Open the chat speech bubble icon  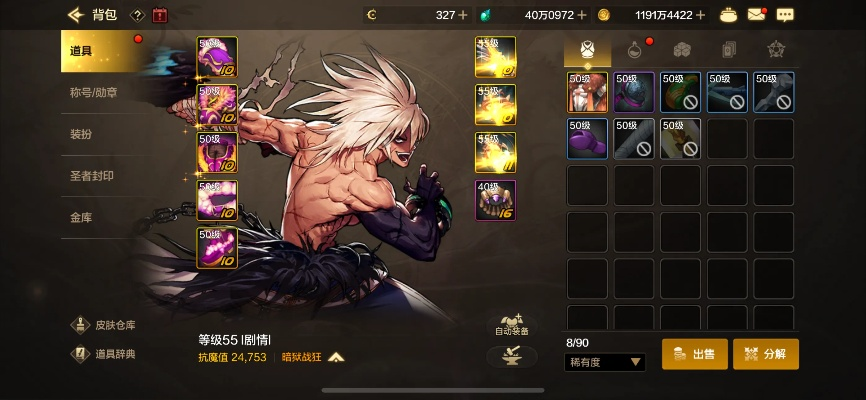point(785,15)
